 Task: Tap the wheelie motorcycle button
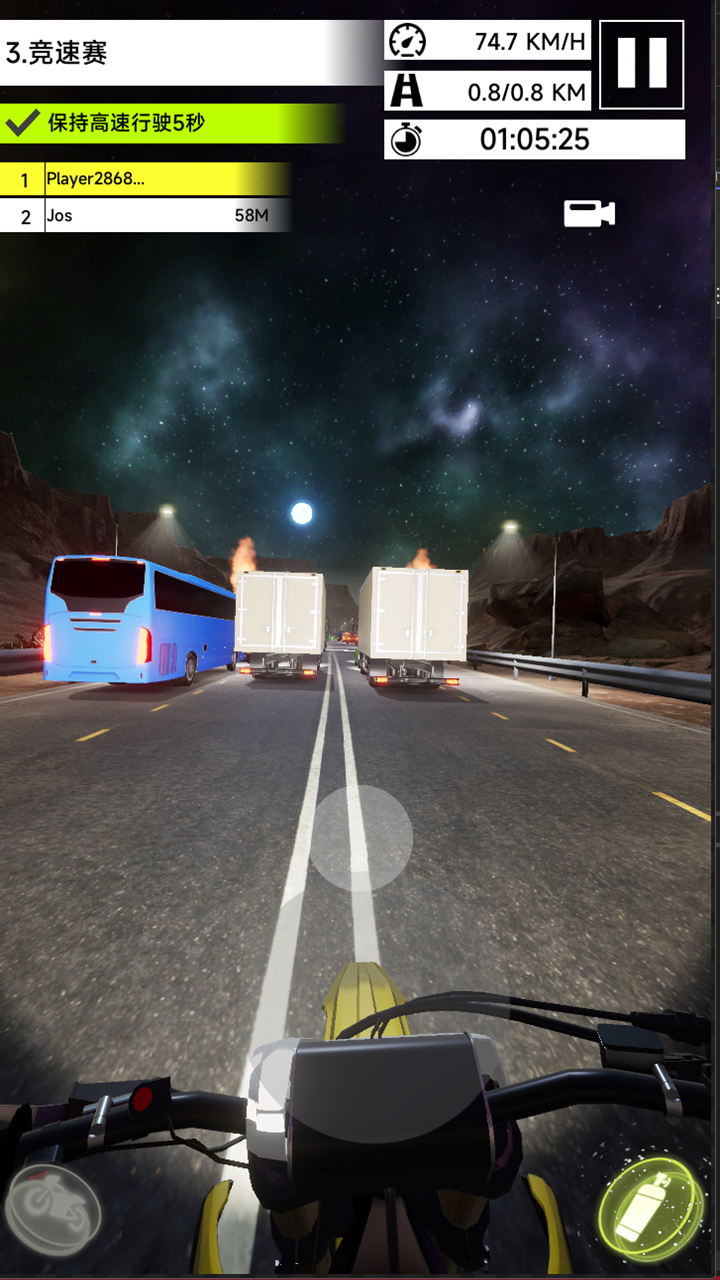click(x=52, y=1212)
